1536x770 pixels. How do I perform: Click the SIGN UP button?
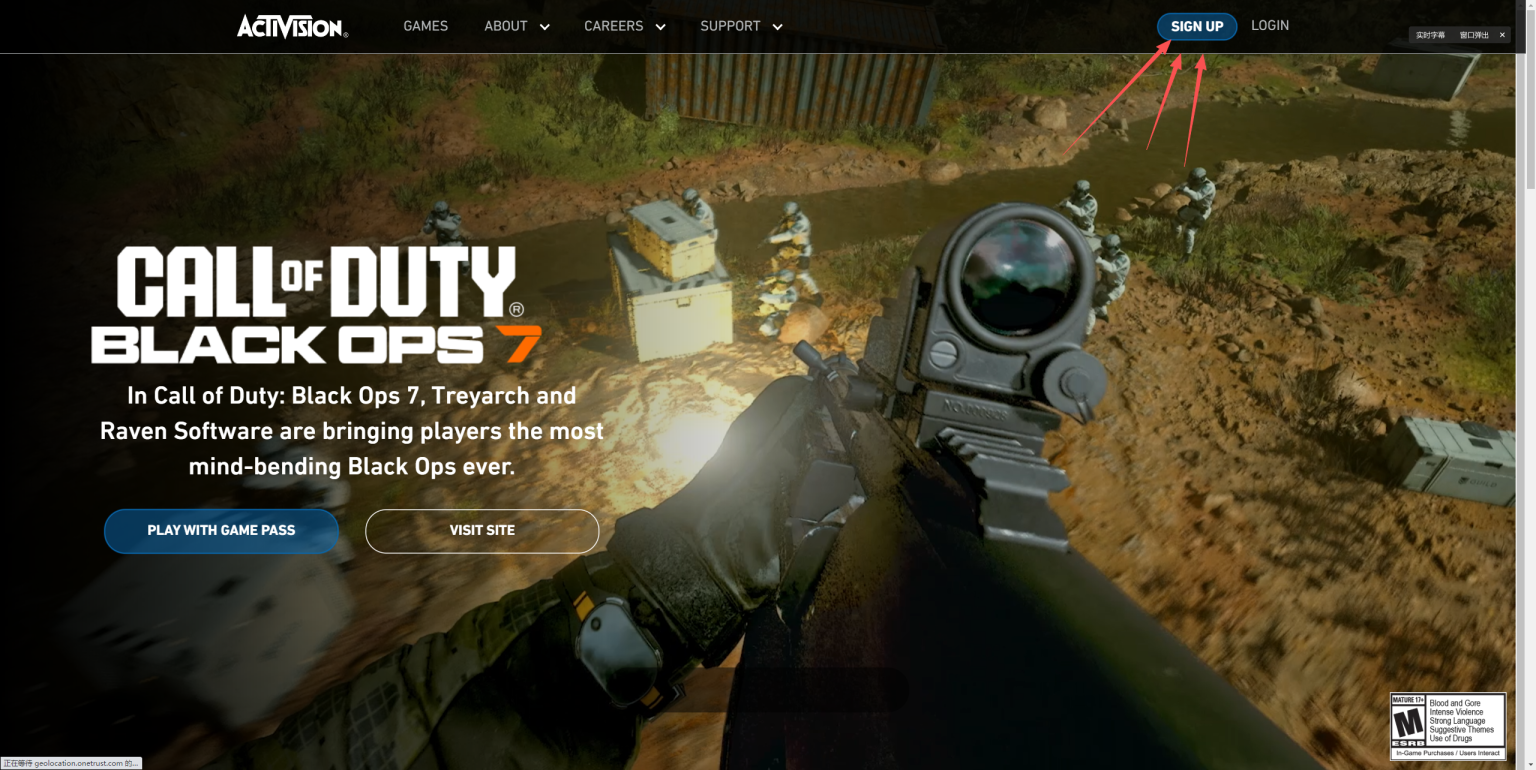tap(1197, 26)
